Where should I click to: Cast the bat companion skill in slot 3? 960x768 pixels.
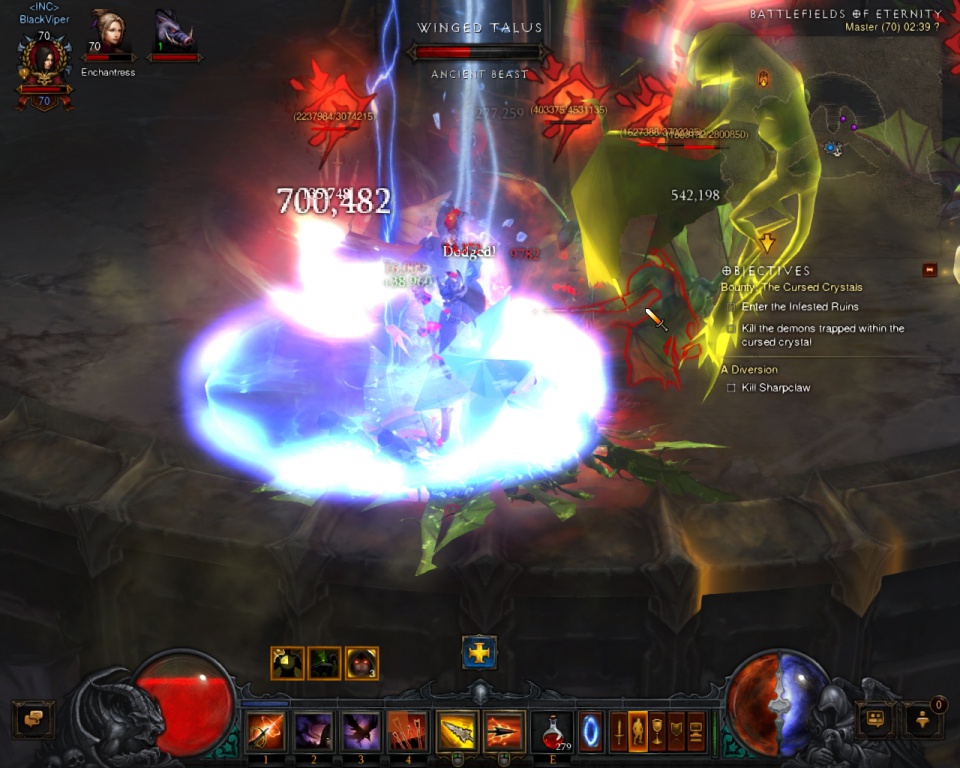(x=361, y=731)
